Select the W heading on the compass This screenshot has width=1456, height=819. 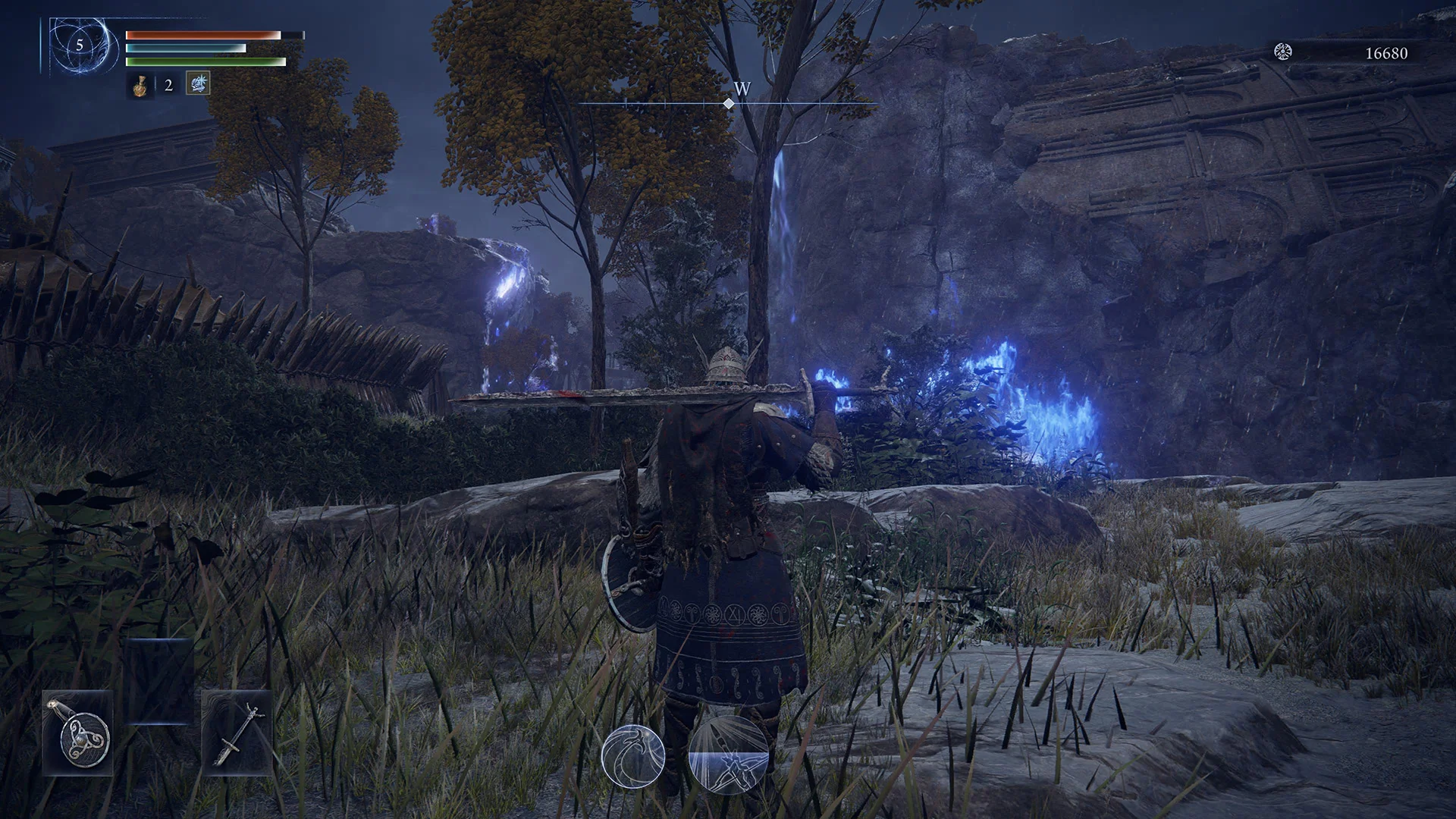point(741,89)
